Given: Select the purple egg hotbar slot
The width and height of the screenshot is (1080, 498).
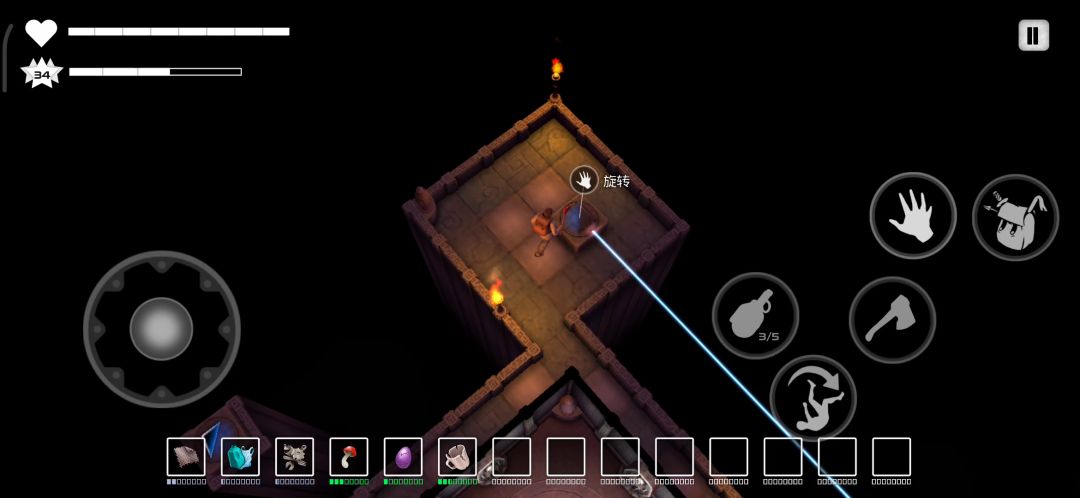Looking at the screenshot, I should click(403, 457).
